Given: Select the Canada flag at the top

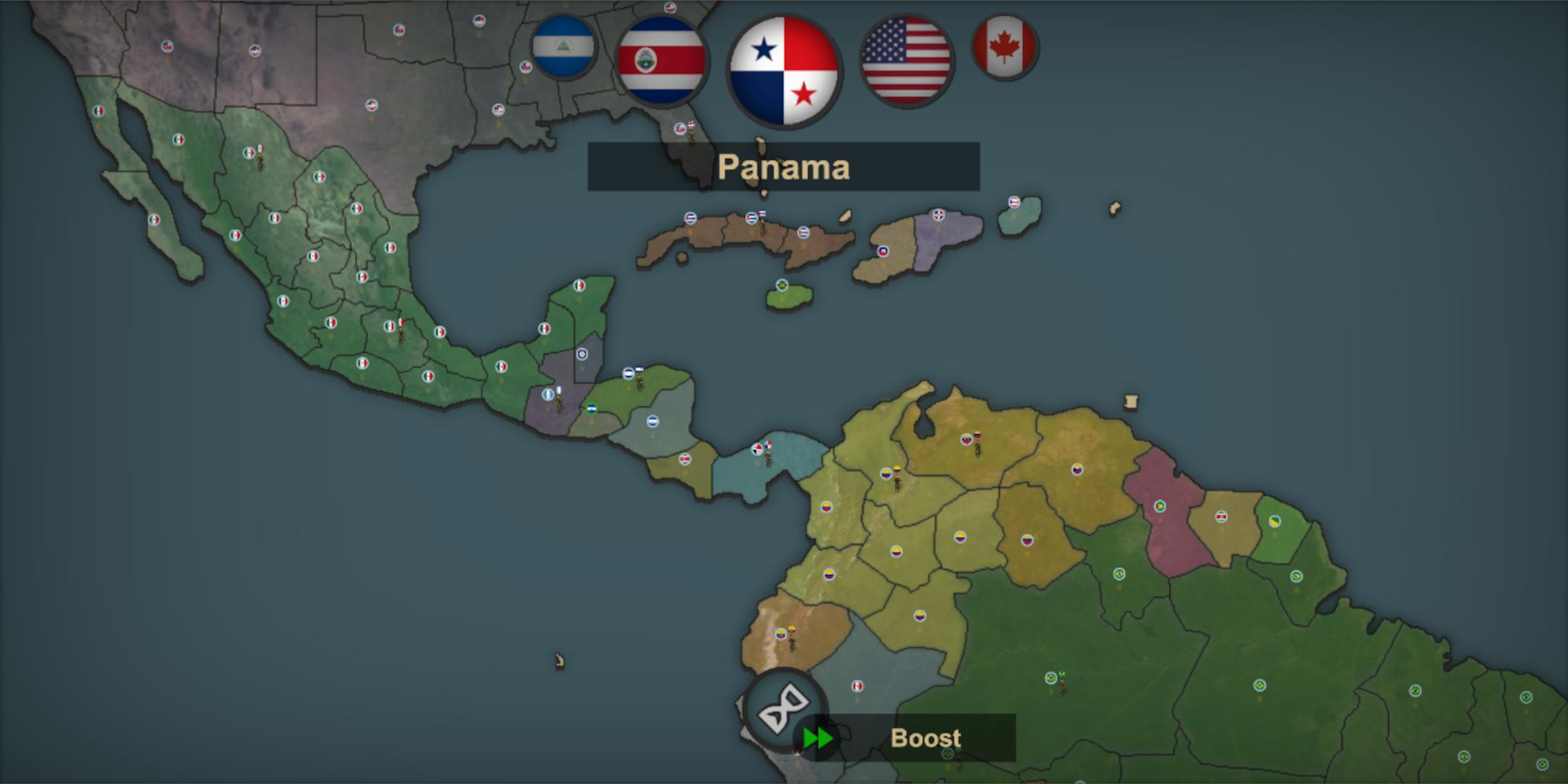Looking at the screenshot, I should pyautogui.click(x=1004, y=48).
